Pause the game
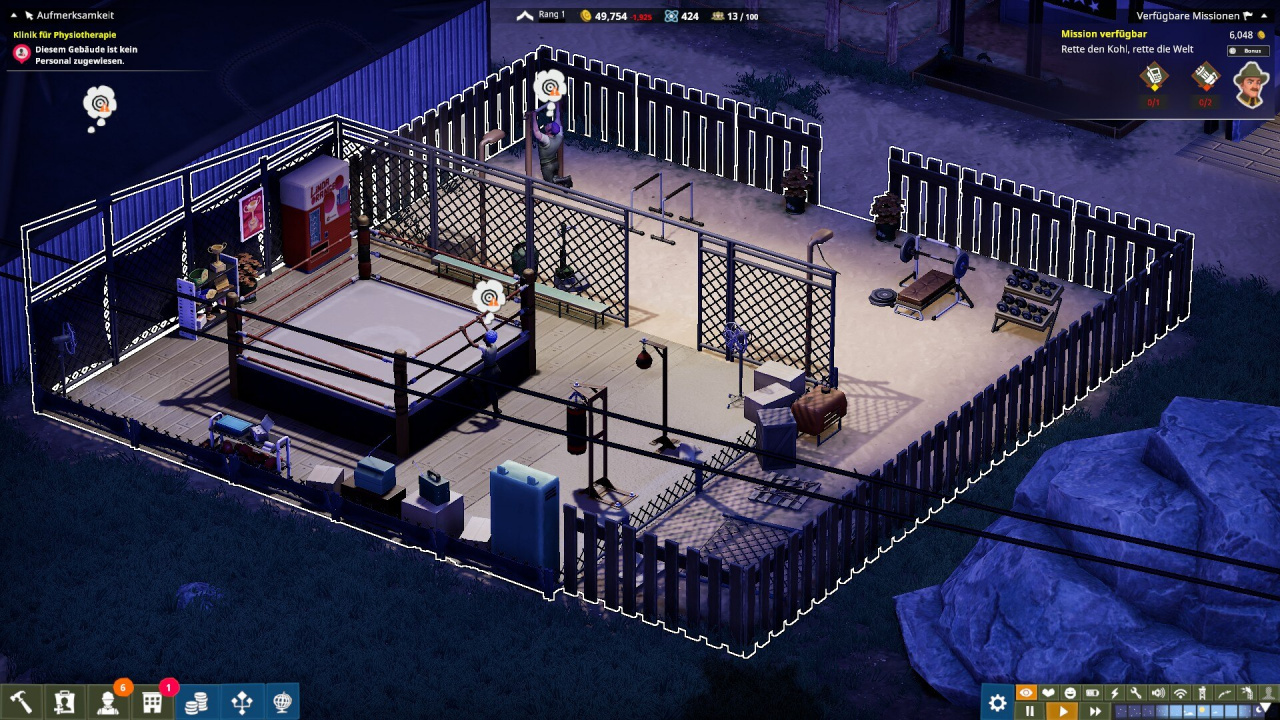The width and height of the screenshot is (1280, 720). coord(1029,712)
